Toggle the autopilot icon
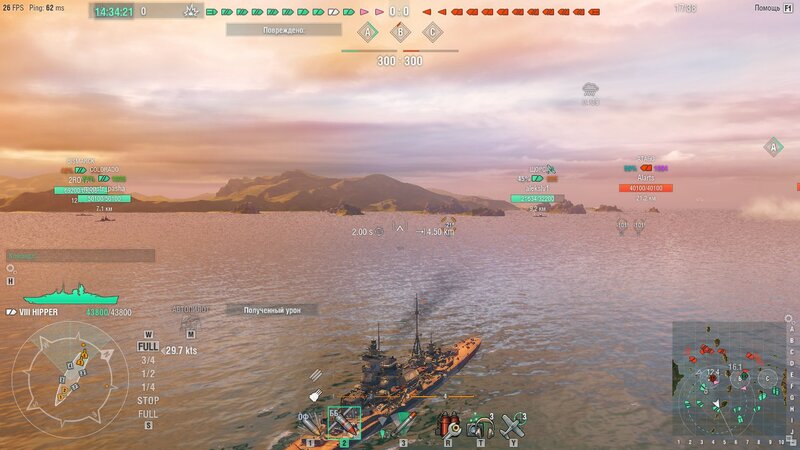 click(188, 334)
